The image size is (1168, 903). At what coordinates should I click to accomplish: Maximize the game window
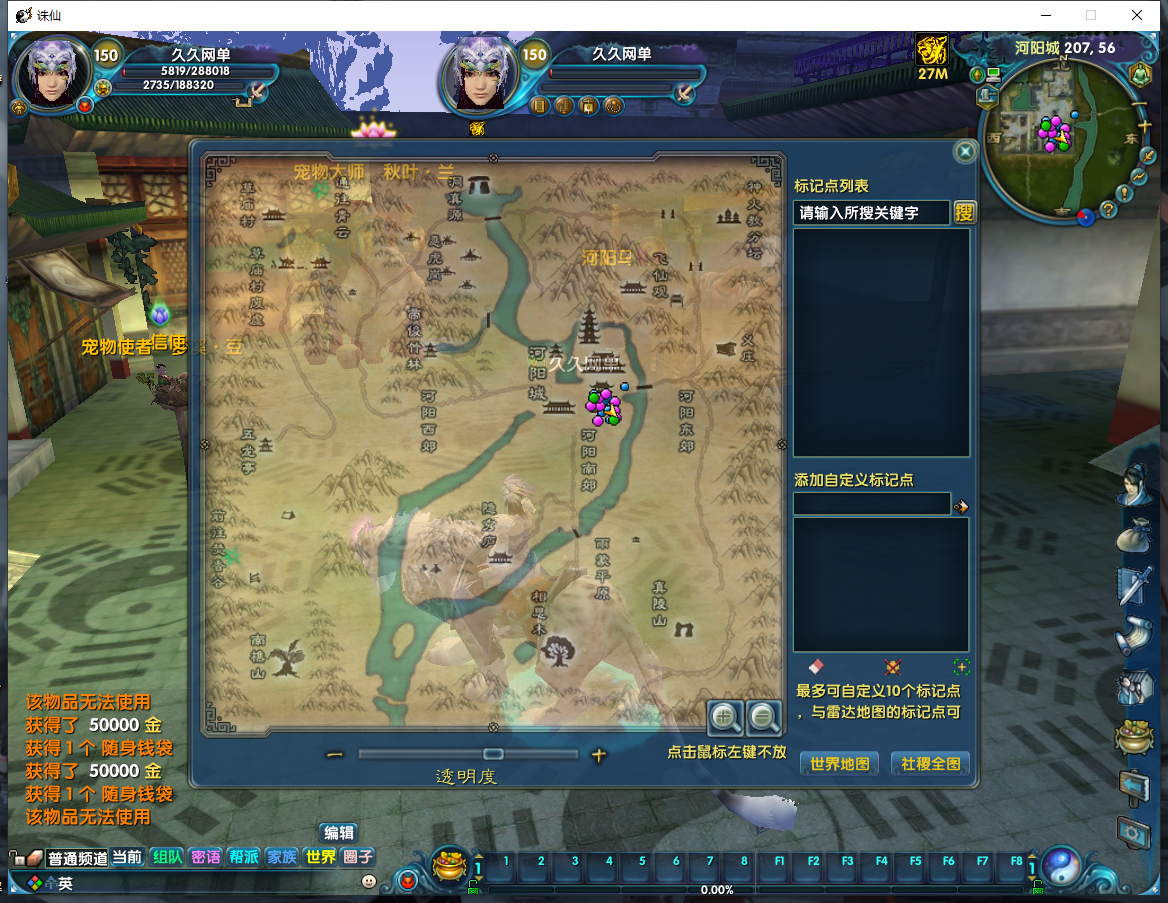pos(1091,15)
